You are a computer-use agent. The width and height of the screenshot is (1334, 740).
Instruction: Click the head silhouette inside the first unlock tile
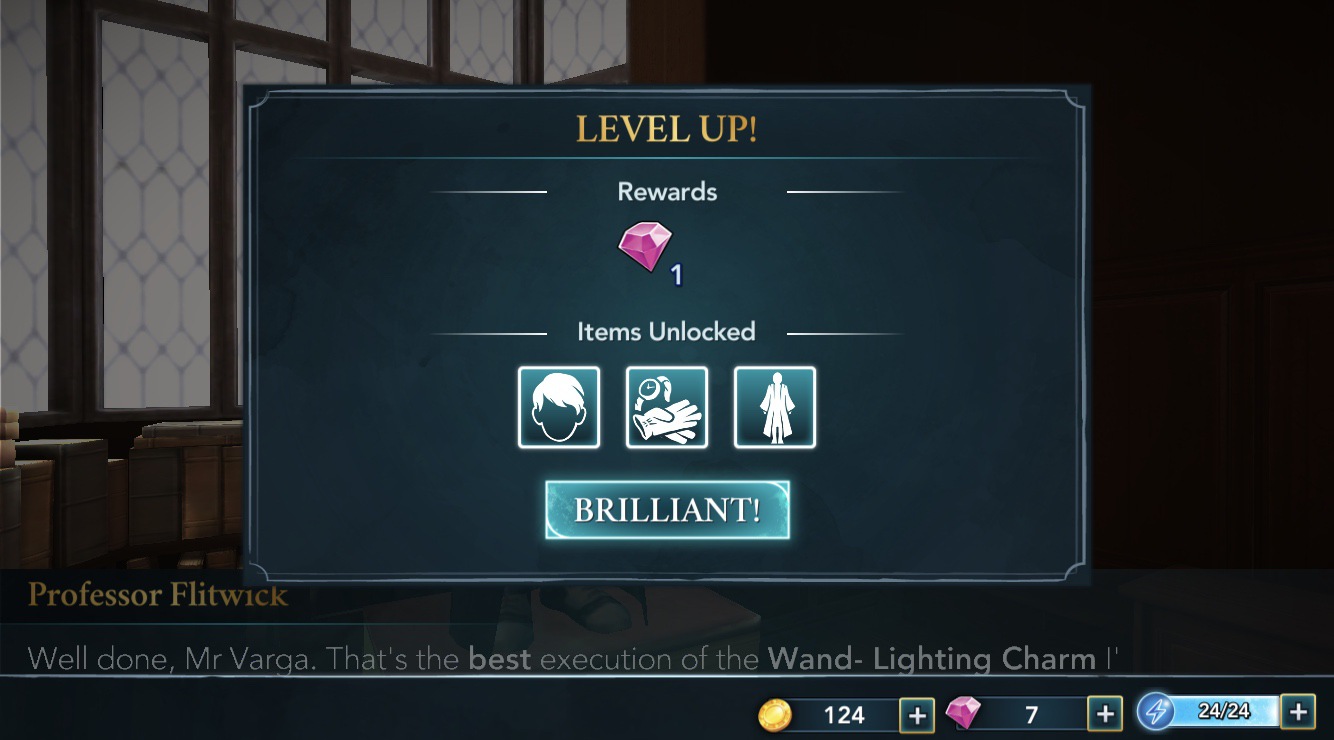click(x=558, y=407)
